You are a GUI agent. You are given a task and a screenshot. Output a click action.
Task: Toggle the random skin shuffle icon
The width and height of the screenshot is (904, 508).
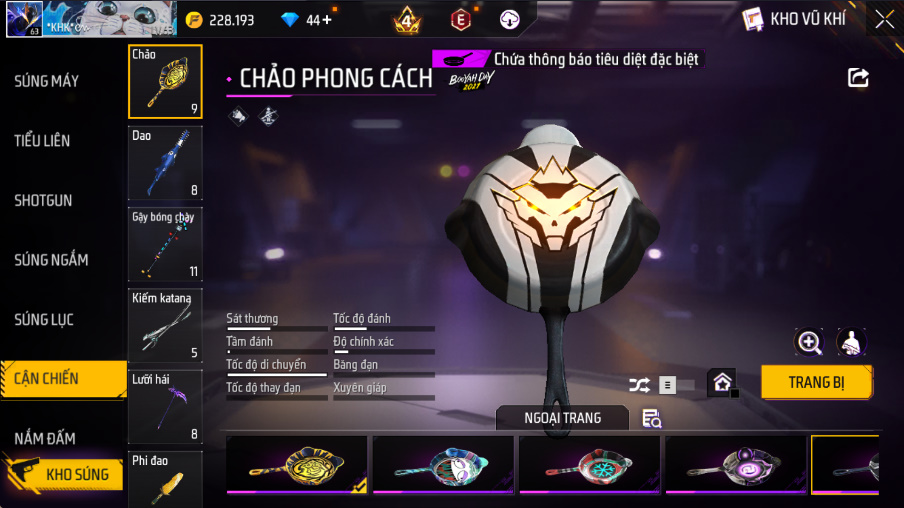(x=639, y=385)
